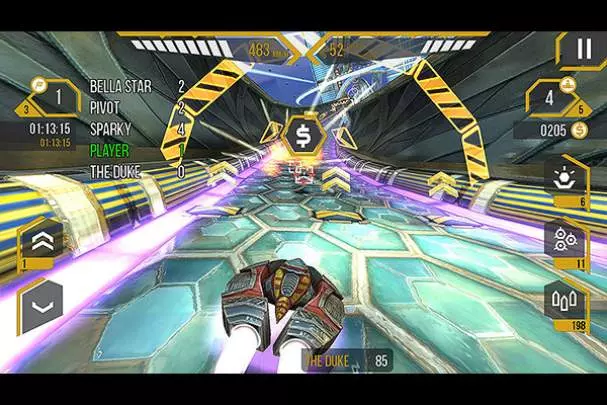Trigger the burst weapon with 6 charges

[566, 176]
